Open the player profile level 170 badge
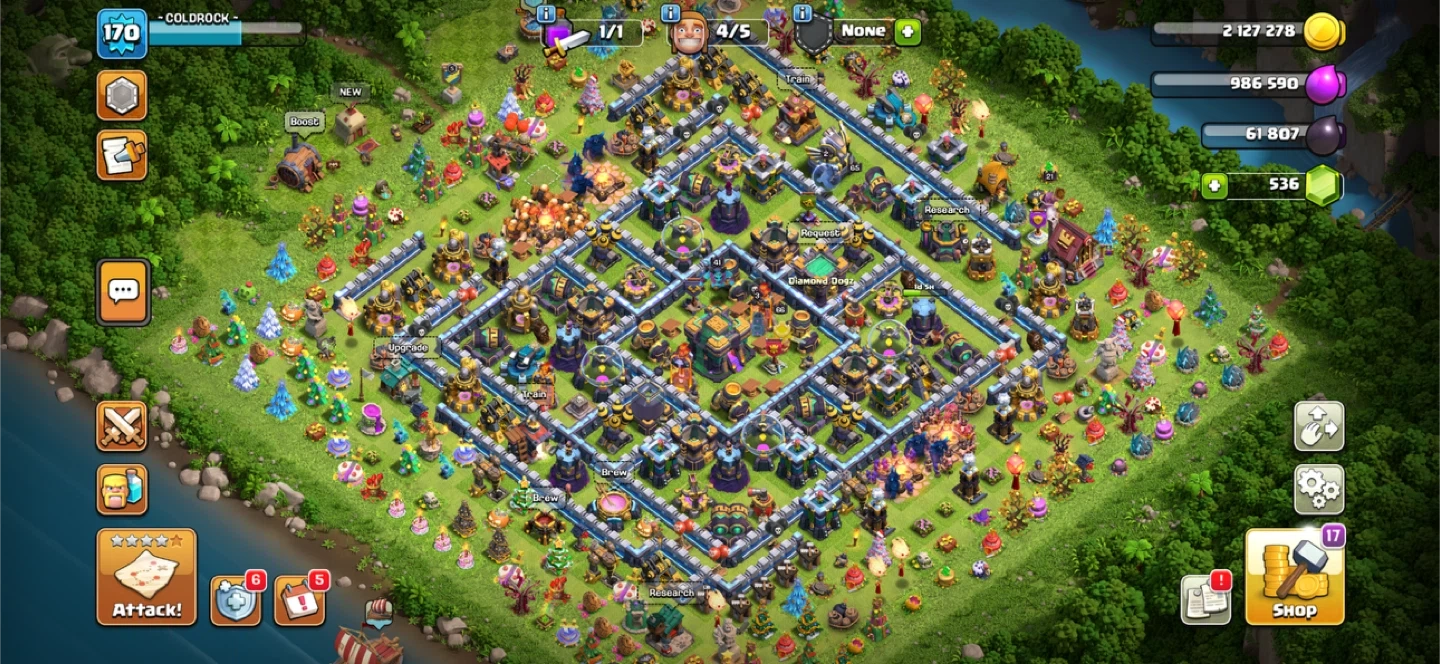This screenshot has height=664, width=1440. point(122,33)
